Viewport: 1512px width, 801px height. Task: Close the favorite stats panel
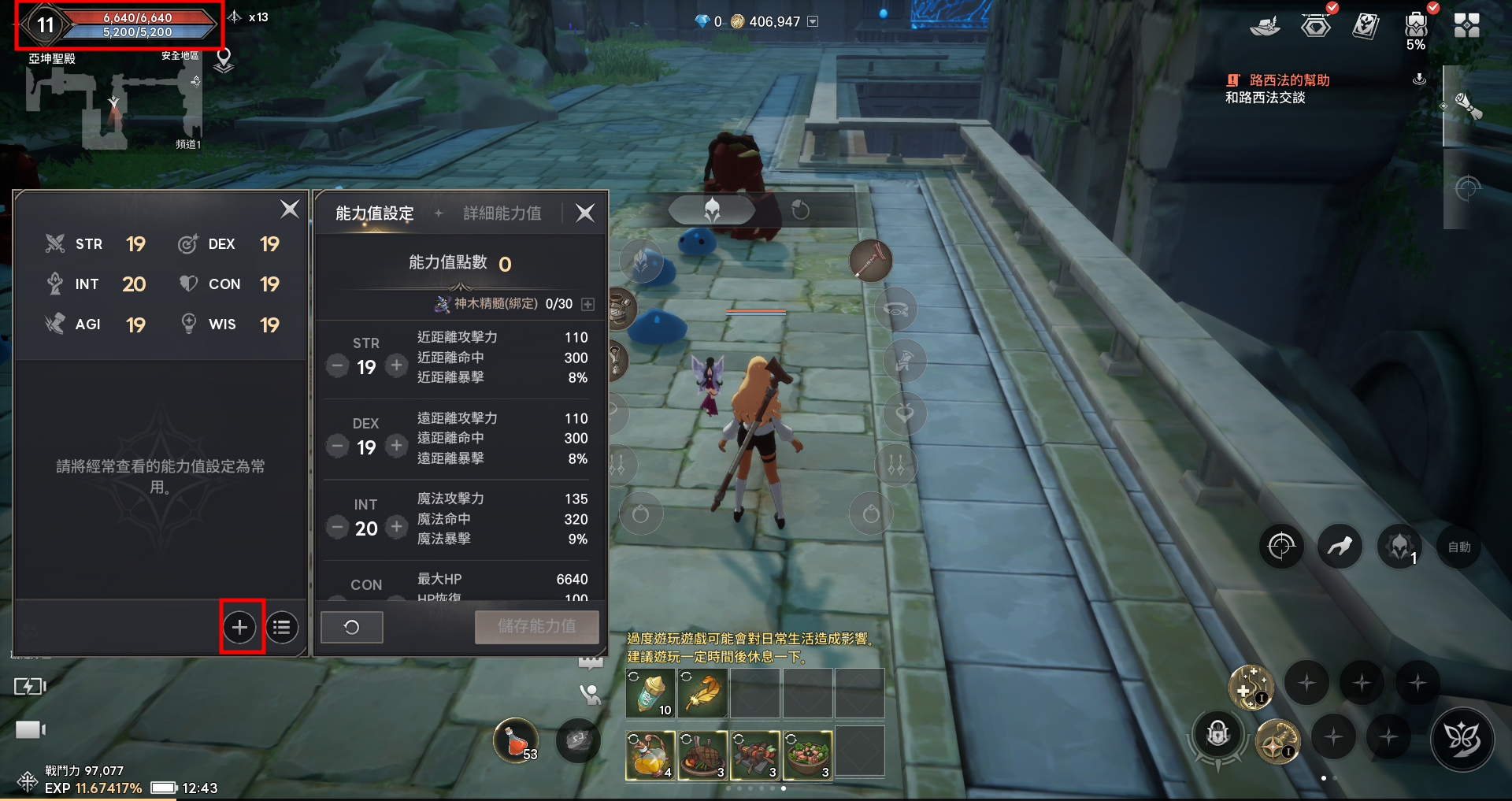click(x=290, y=210)
